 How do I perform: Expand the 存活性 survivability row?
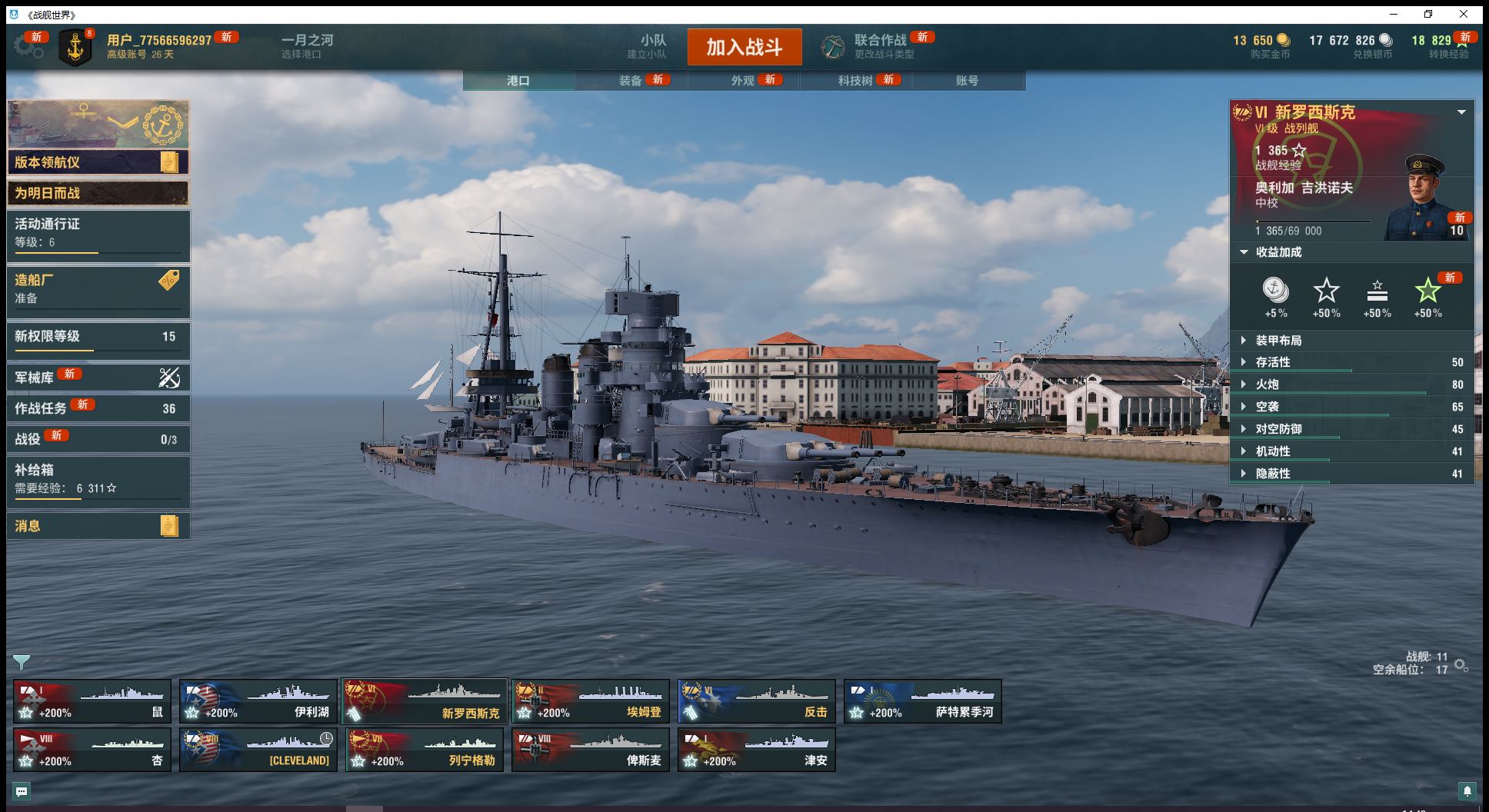[1351, 362]
